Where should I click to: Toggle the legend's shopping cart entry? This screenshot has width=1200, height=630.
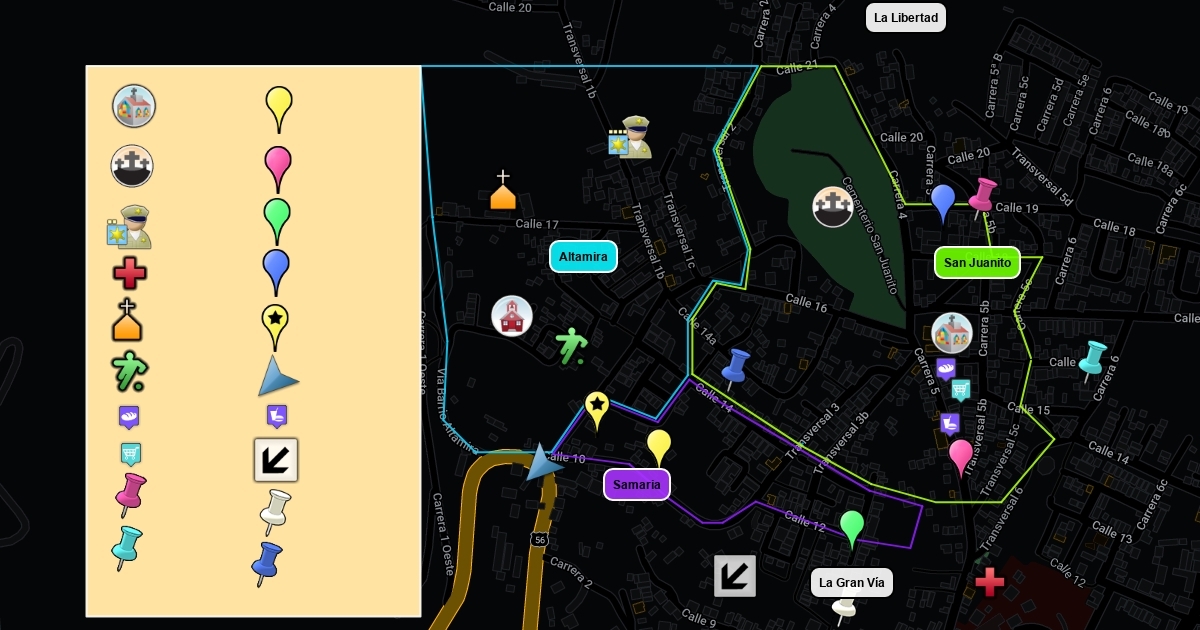130,455
